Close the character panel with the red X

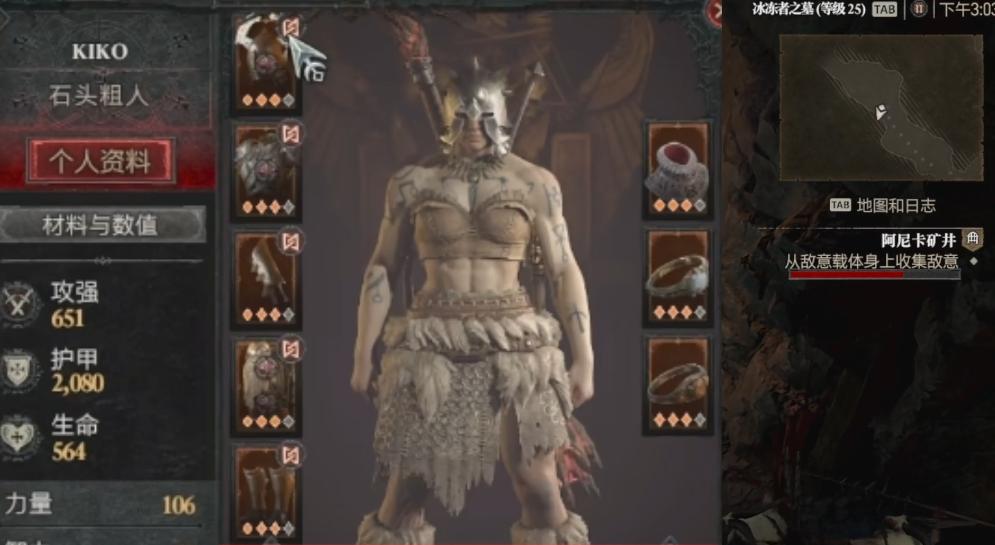click(x=716, y=12)
